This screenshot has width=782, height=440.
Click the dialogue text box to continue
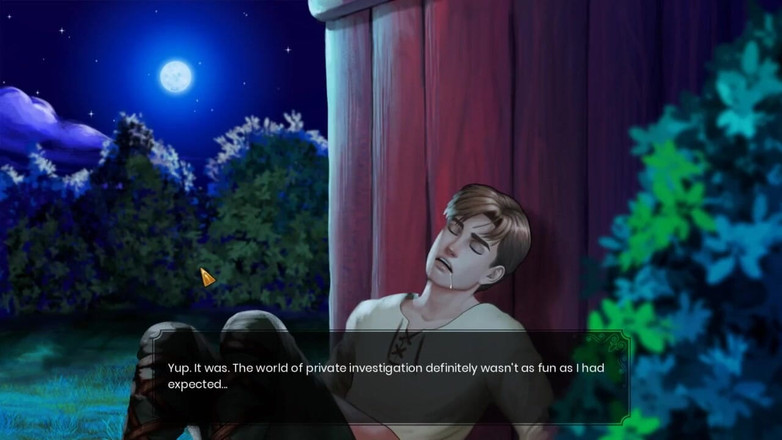click(390, 376)
